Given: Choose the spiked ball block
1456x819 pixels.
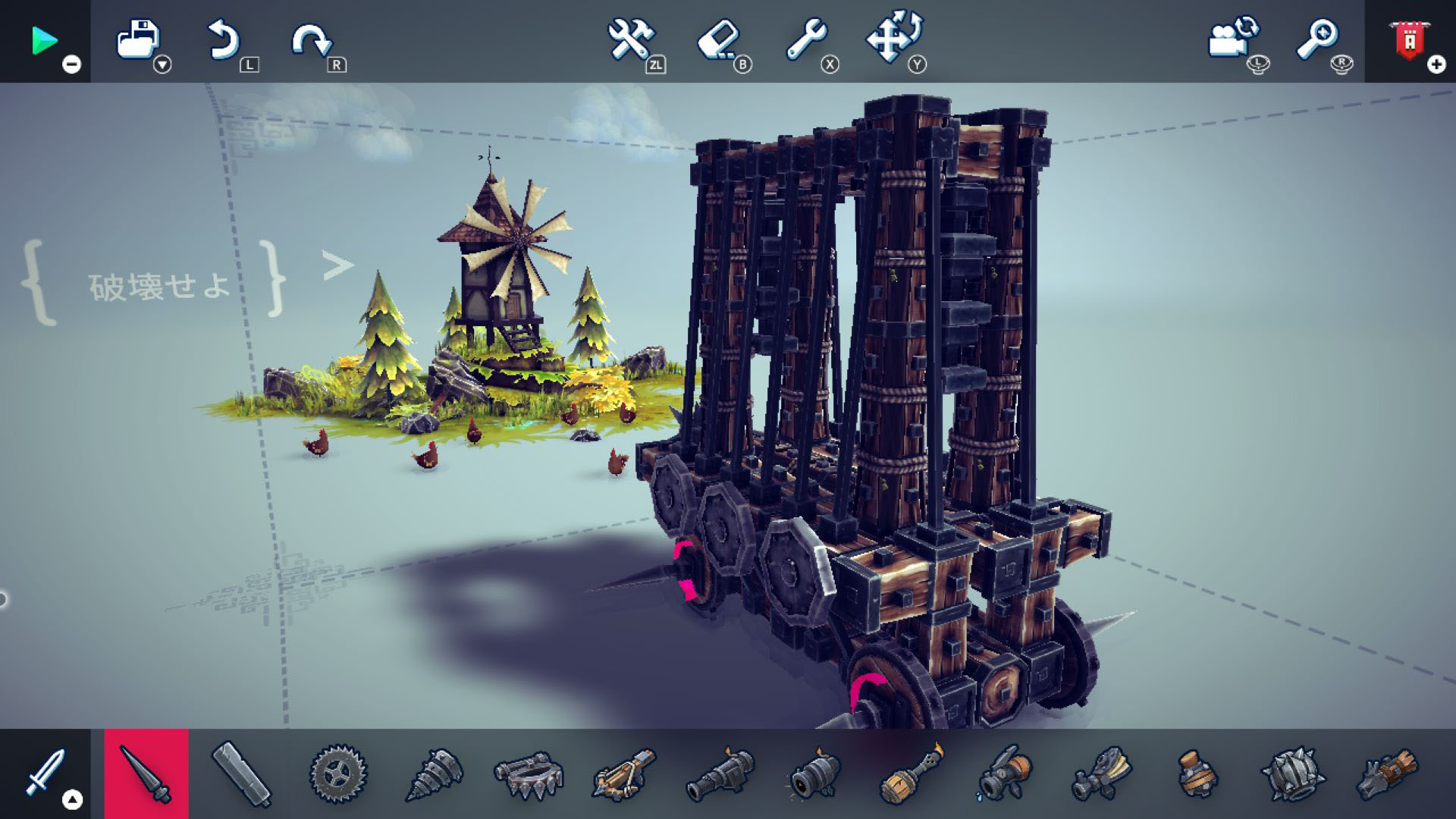Looking at the screenshot, I should point(1292,773).
